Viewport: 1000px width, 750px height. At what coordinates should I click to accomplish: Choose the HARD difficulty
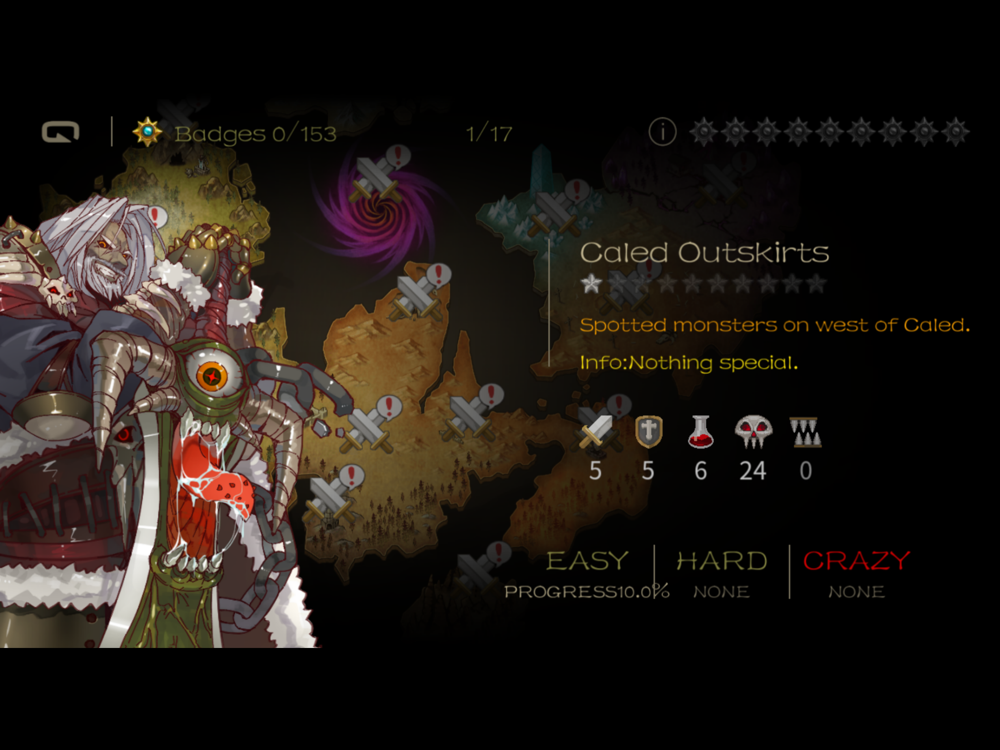click(x=721, y=561)
